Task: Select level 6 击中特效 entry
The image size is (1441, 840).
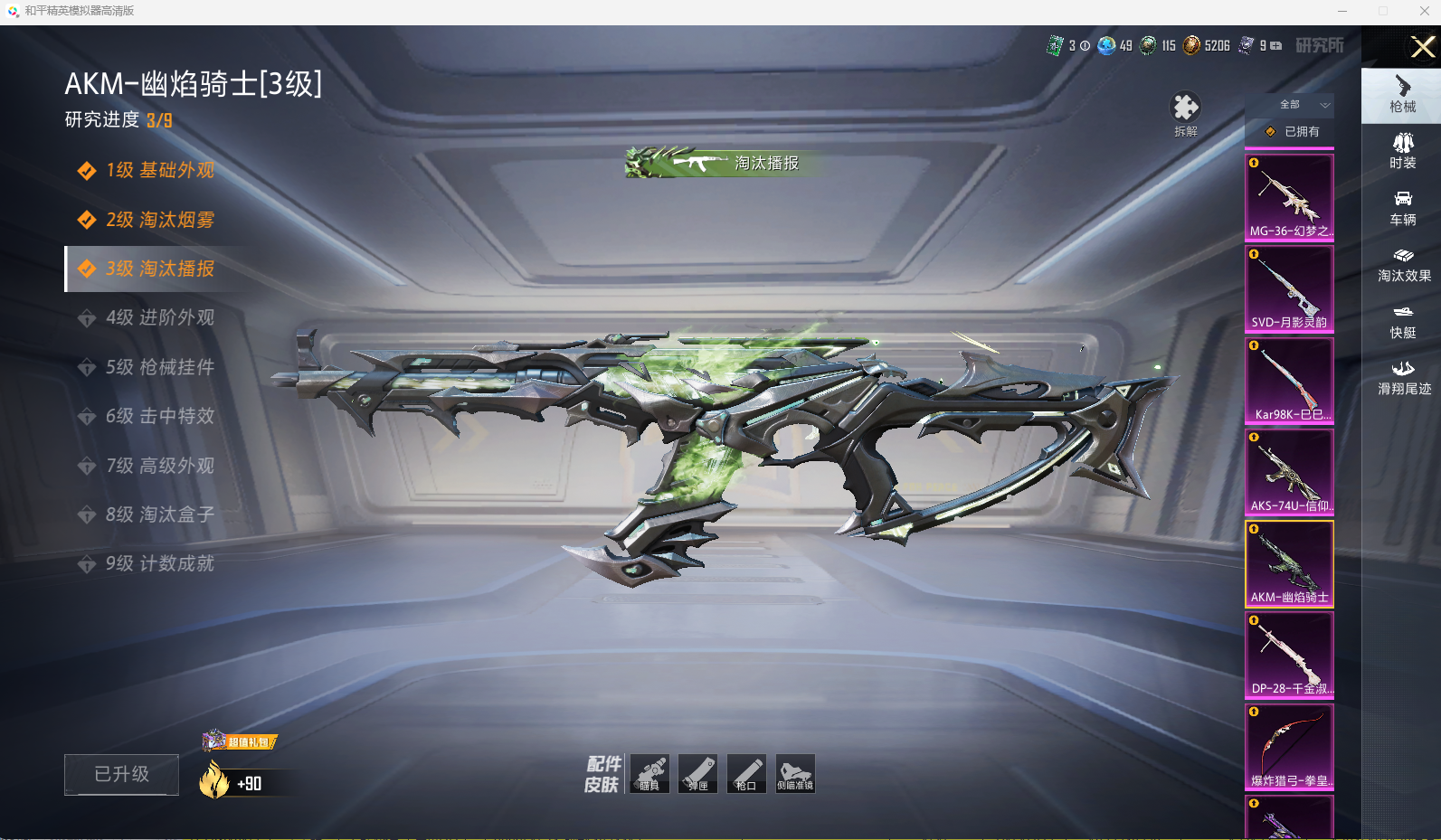Action: pos(159,416)
